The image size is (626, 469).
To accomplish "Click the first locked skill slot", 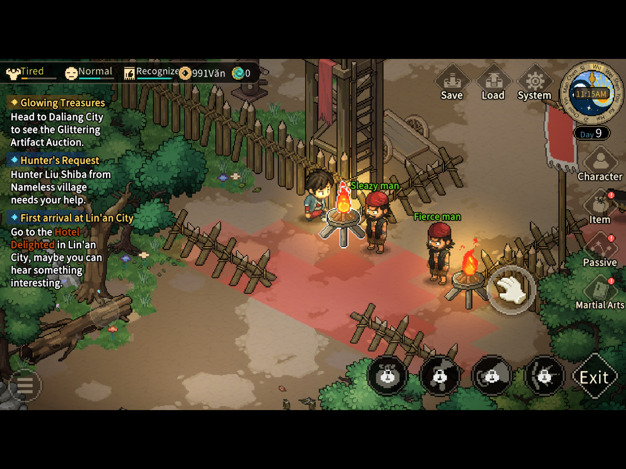I will coord(387,376).
